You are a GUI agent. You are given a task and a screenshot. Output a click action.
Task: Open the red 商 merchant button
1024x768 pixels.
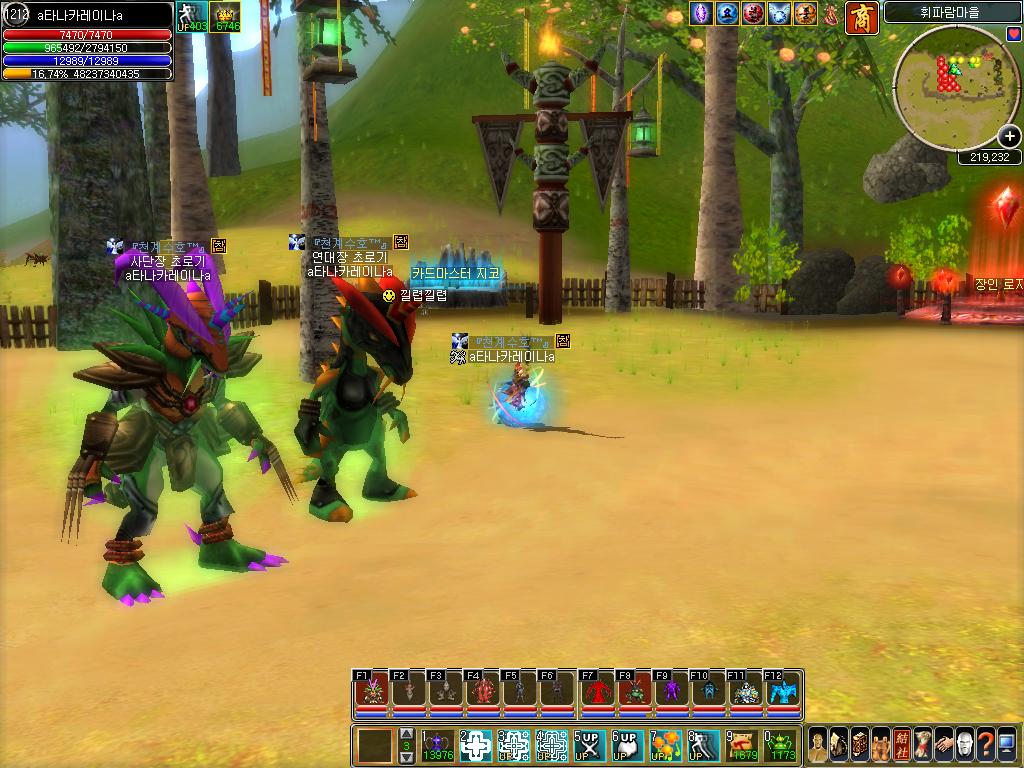861,17
